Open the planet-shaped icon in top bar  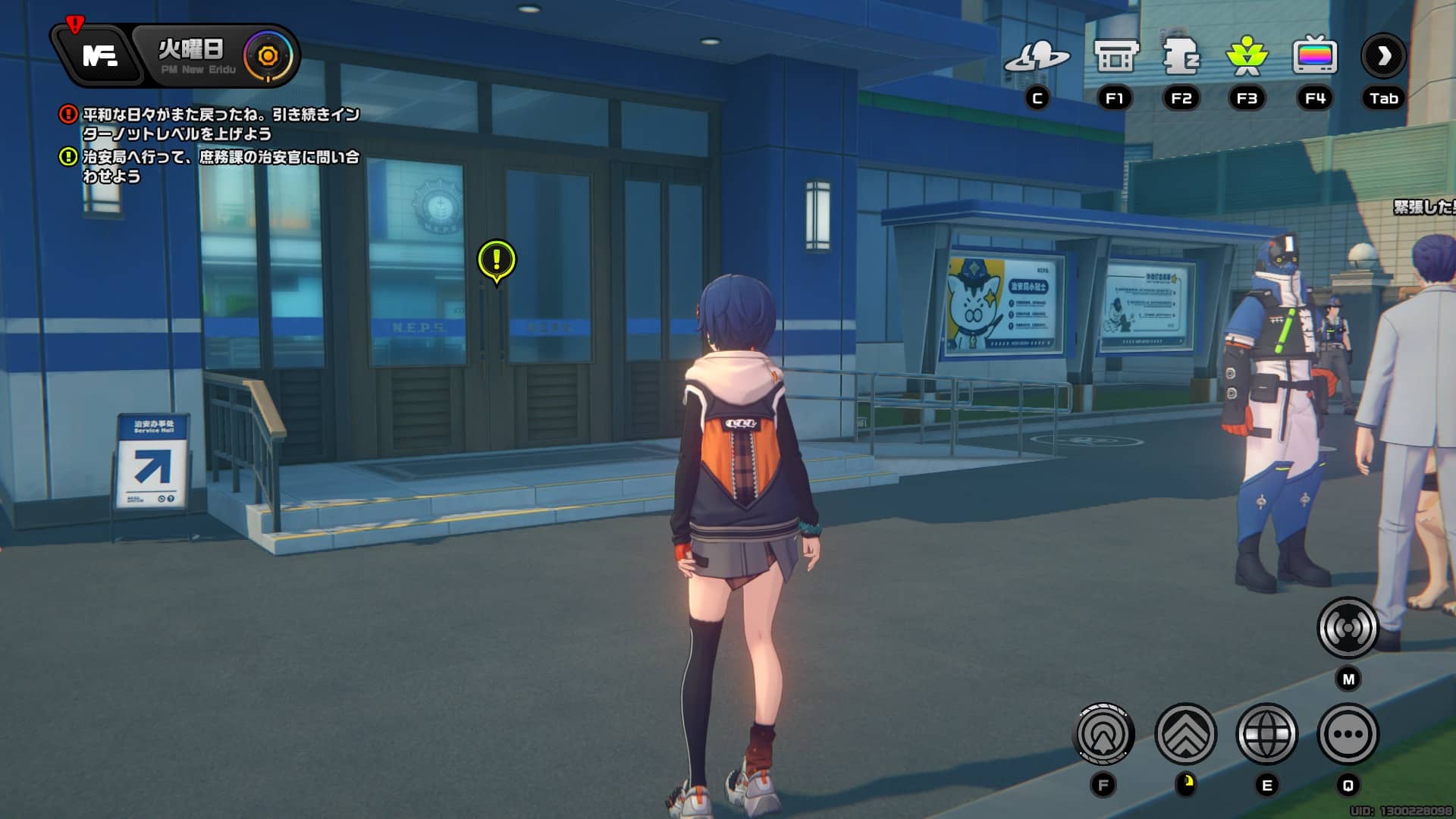coord(1037,57)
